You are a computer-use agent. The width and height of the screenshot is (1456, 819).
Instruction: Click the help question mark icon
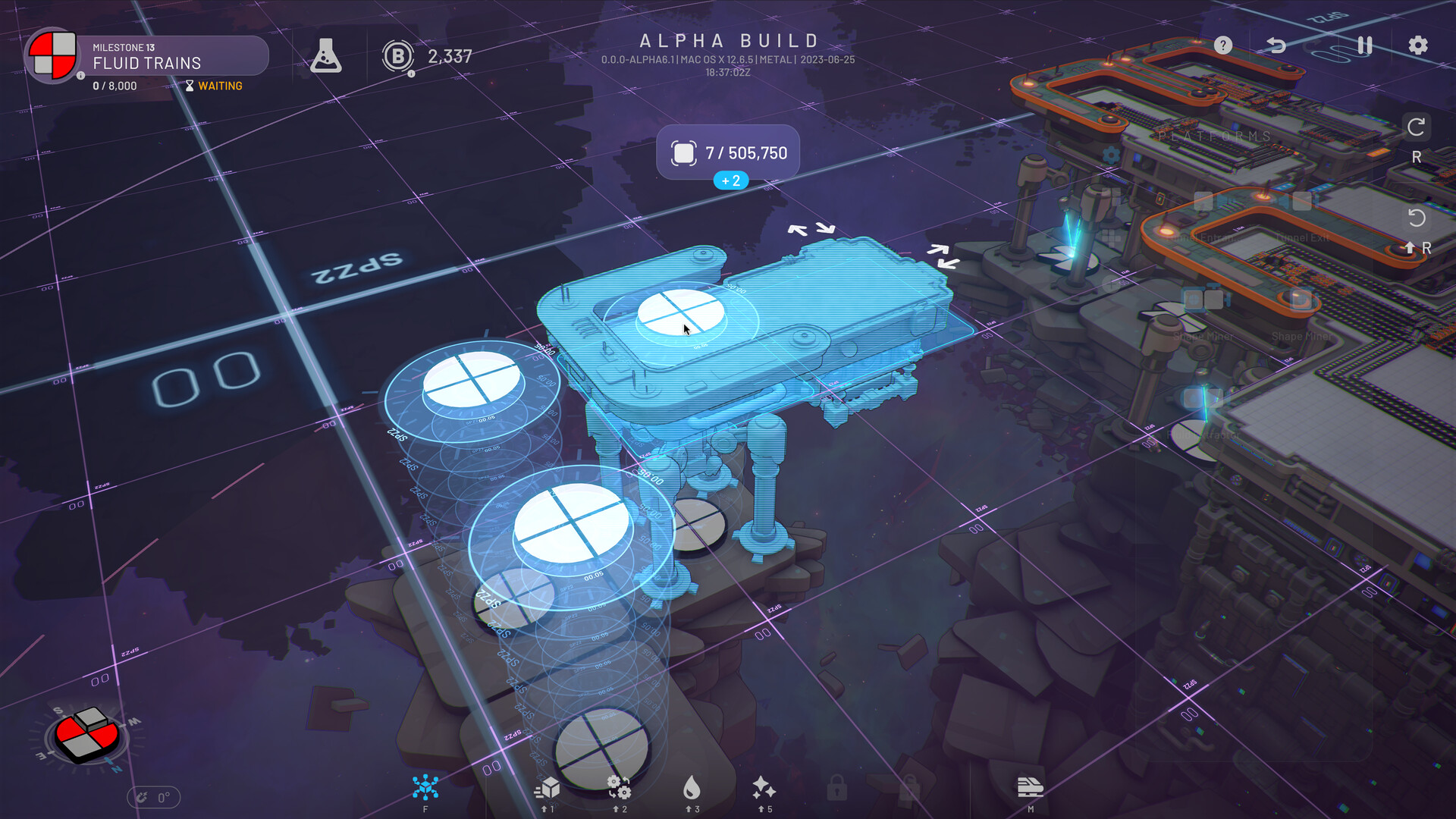[x=1223, y=45]
